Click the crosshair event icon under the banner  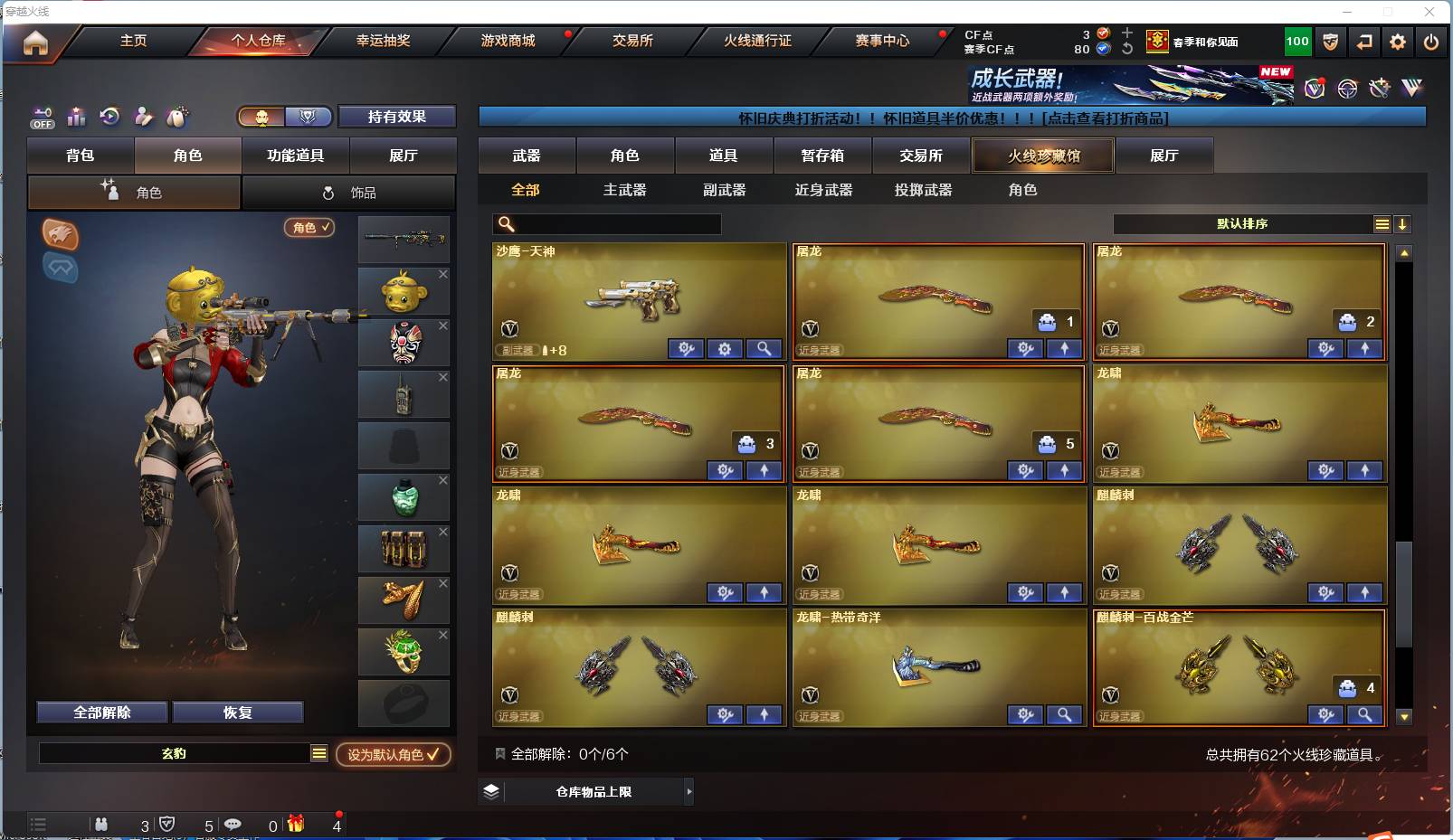coord(1347,88)
